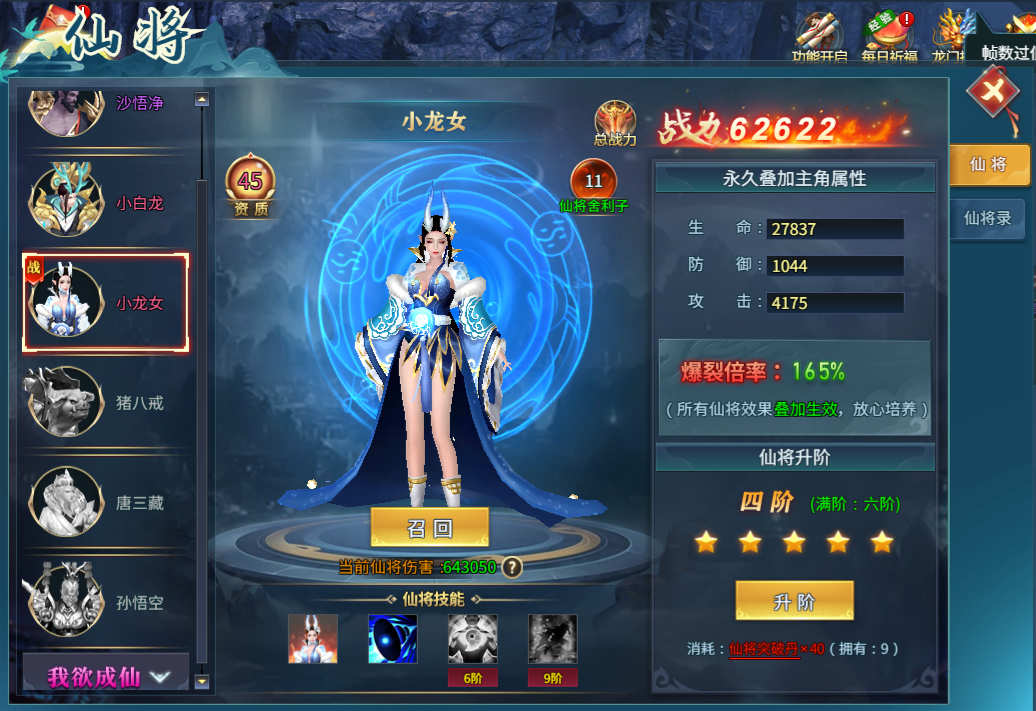Select 孙悟空 in the general list
Viewport: 1036px width, 711px height.
104,602
